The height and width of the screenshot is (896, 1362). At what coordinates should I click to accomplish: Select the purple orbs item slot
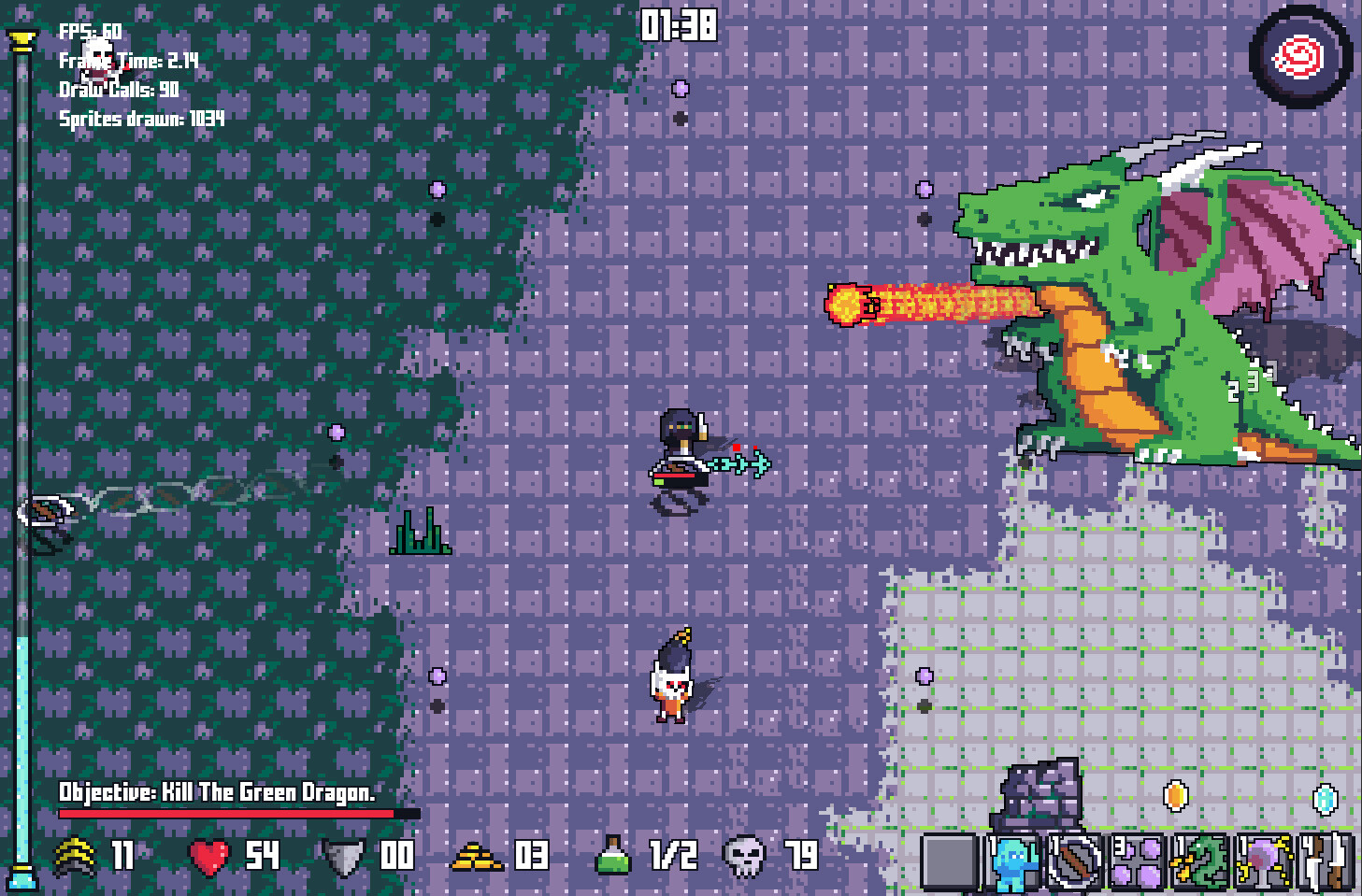(1137, 861)
